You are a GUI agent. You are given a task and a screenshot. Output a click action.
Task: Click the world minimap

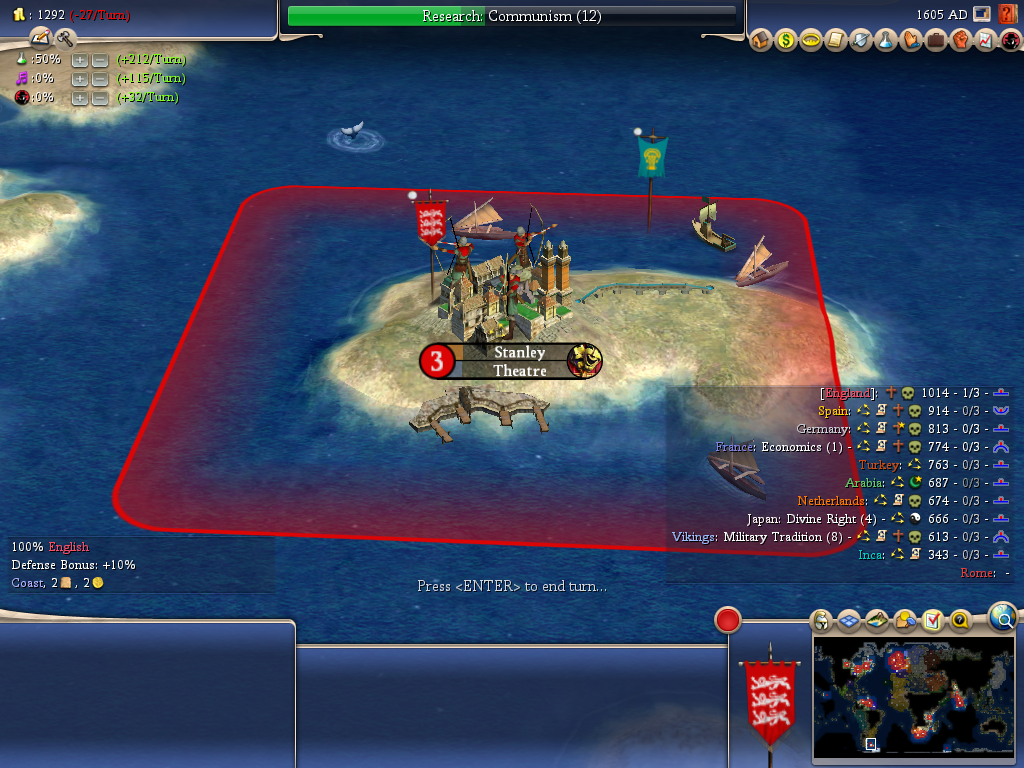(x=914, y=699)
